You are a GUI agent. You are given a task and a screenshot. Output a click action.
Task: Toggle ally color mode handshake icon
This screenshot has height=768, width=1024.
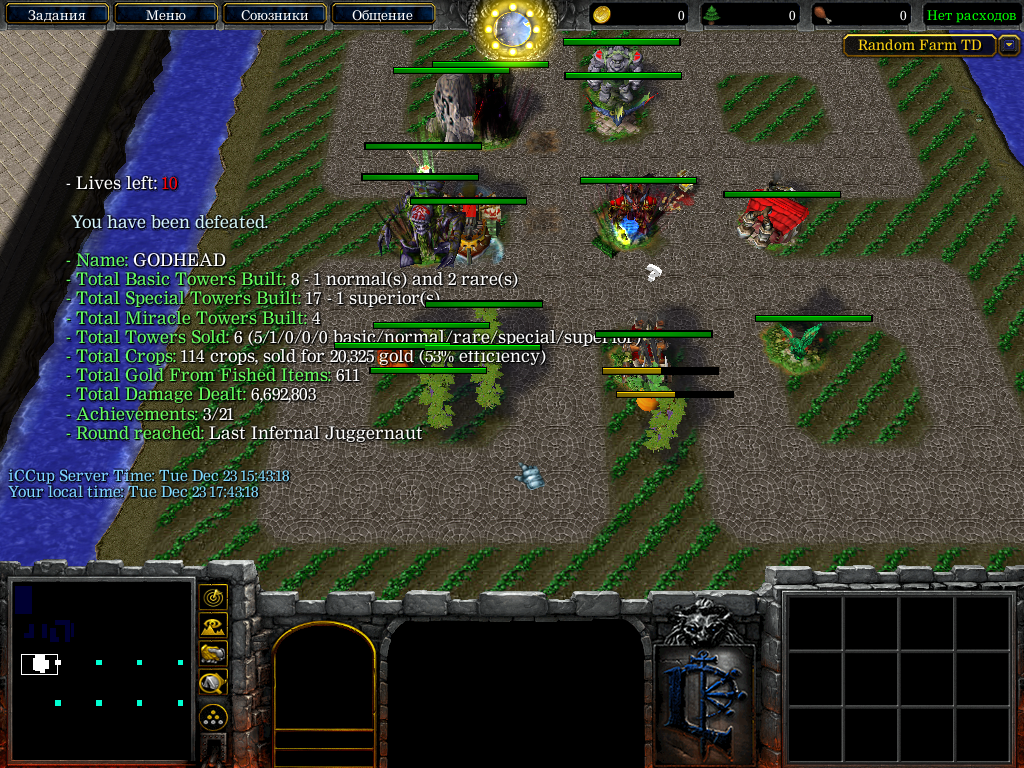tap(213, 654)
